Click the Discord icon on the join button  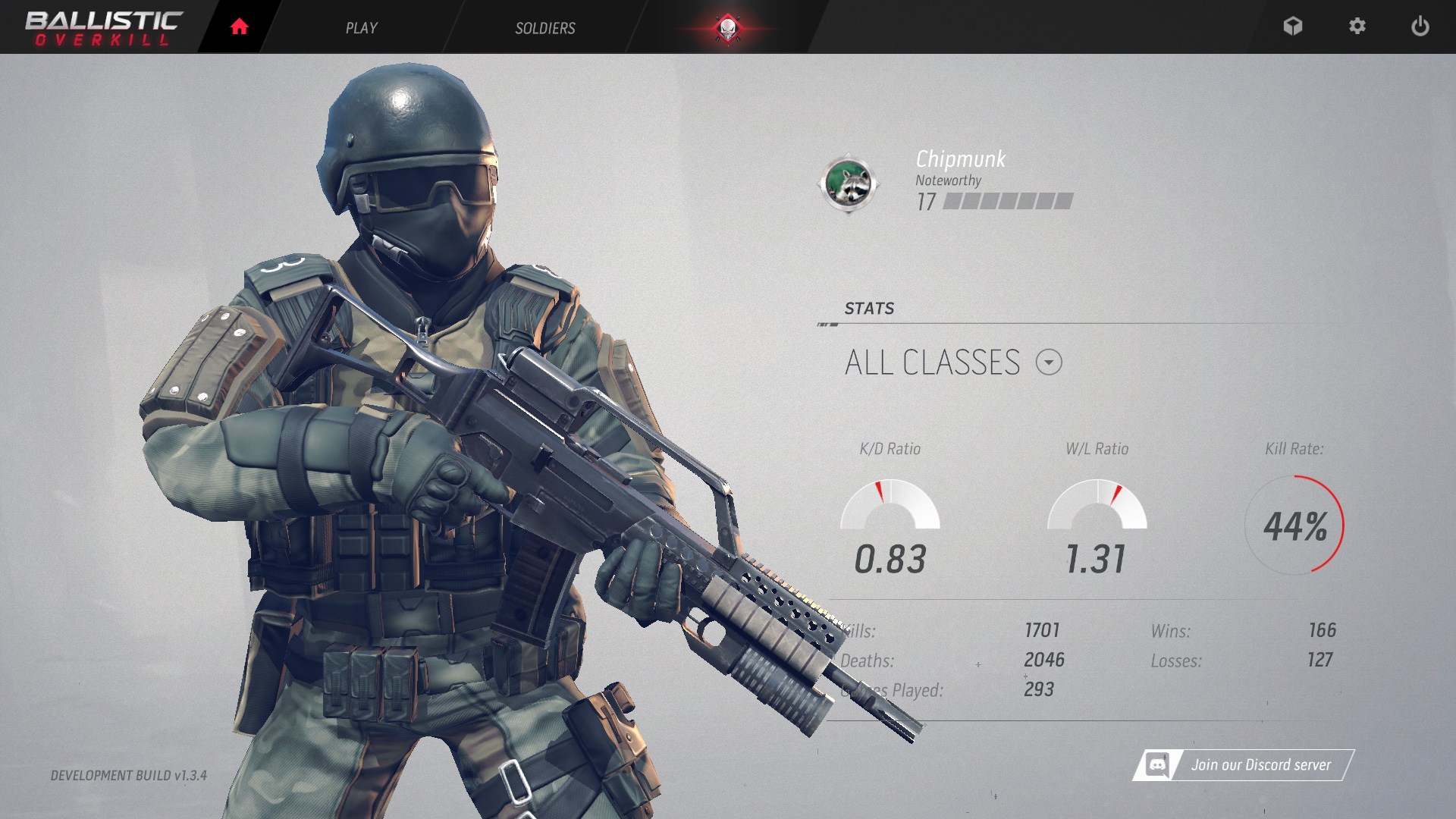tap(1159, 764)
